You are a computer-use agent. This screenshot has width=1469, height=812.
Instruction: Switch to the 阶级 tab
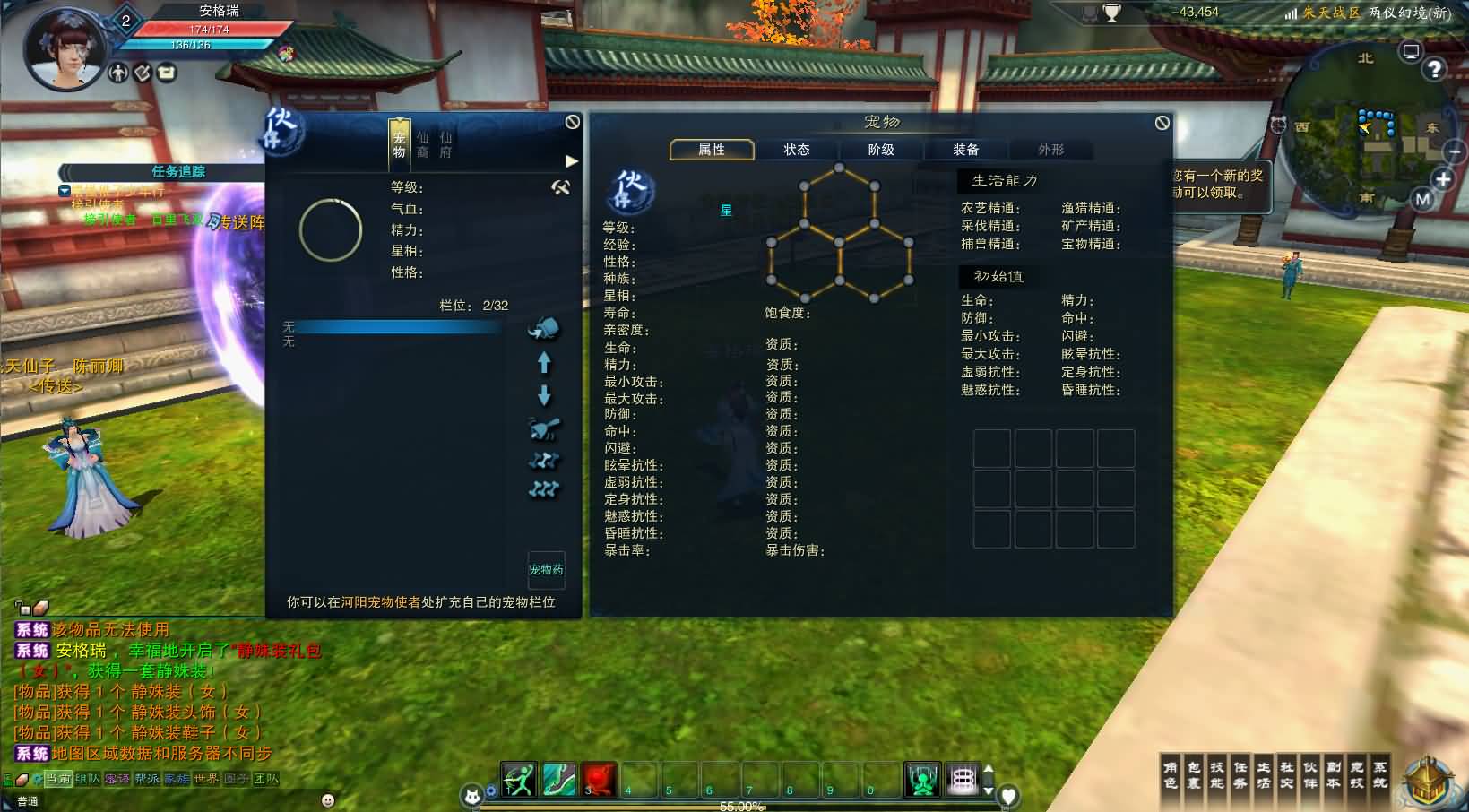[x=880, y=150]
